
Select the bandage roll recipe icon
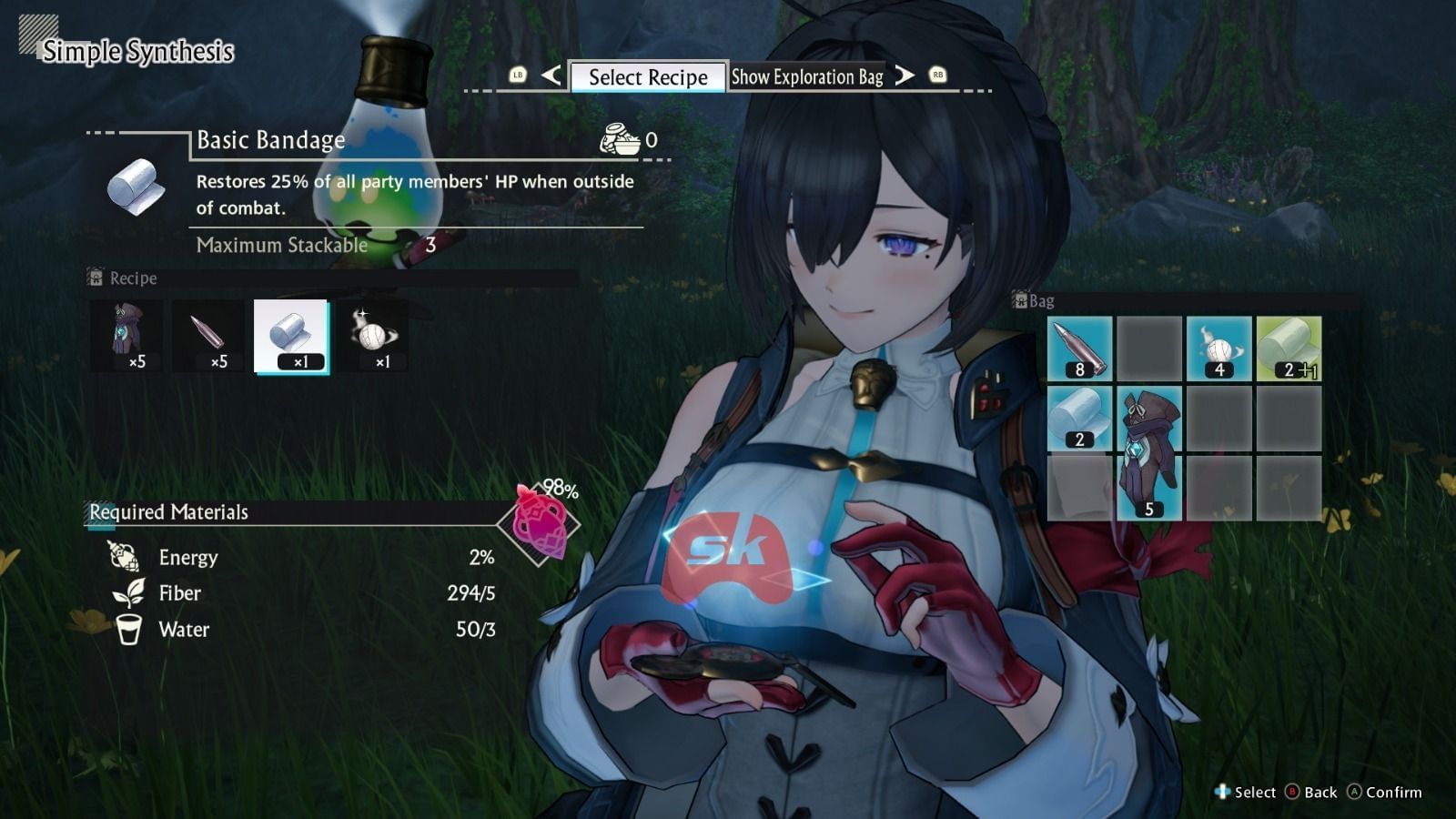(x=291, y=338)
